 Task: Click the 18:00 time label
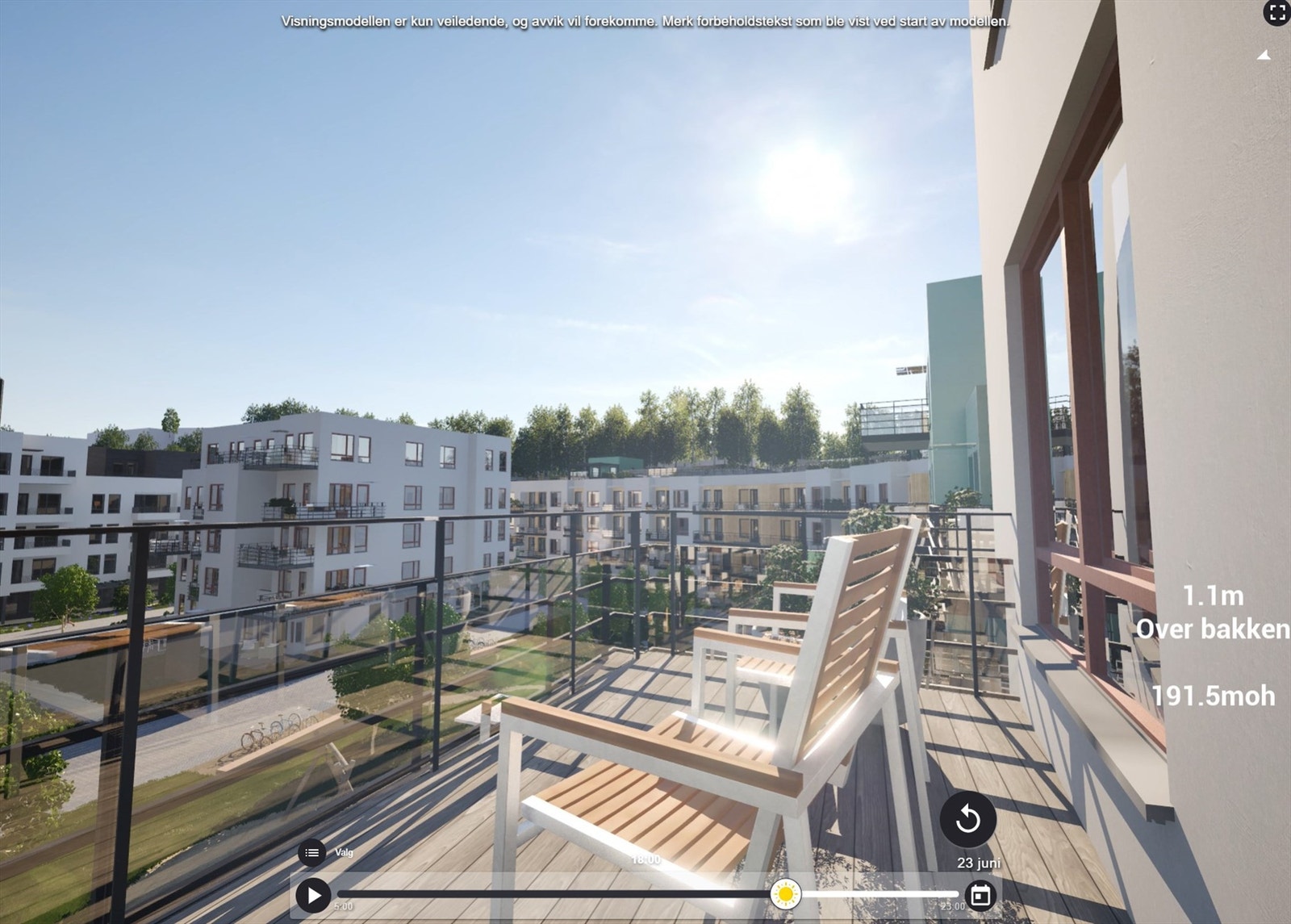coord(645,860)
